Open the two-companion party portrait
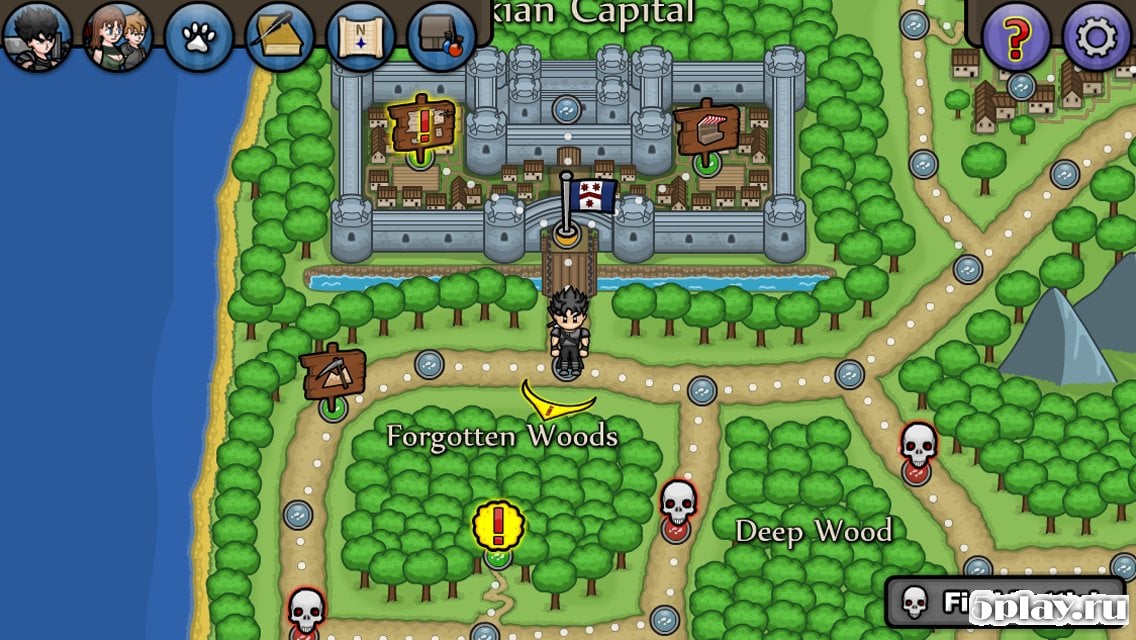The image size is (1136, 640). pyautogui.click(x=118, y=36)
